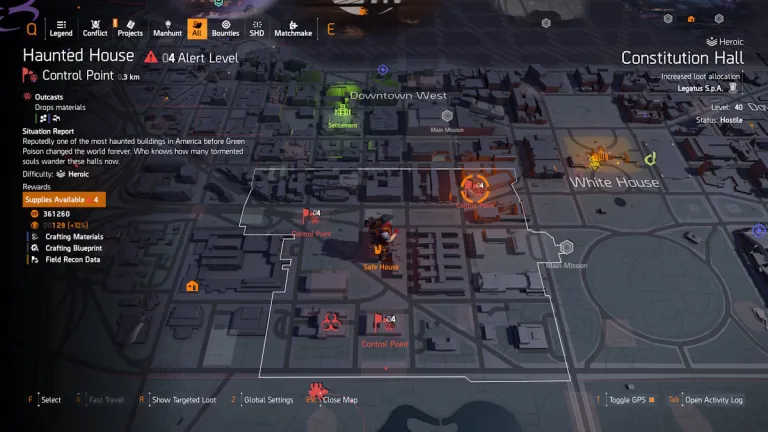Show the Bounties tab
This screenshot has width=768, height=432.
pyautogui.click(x=226, y=27)
